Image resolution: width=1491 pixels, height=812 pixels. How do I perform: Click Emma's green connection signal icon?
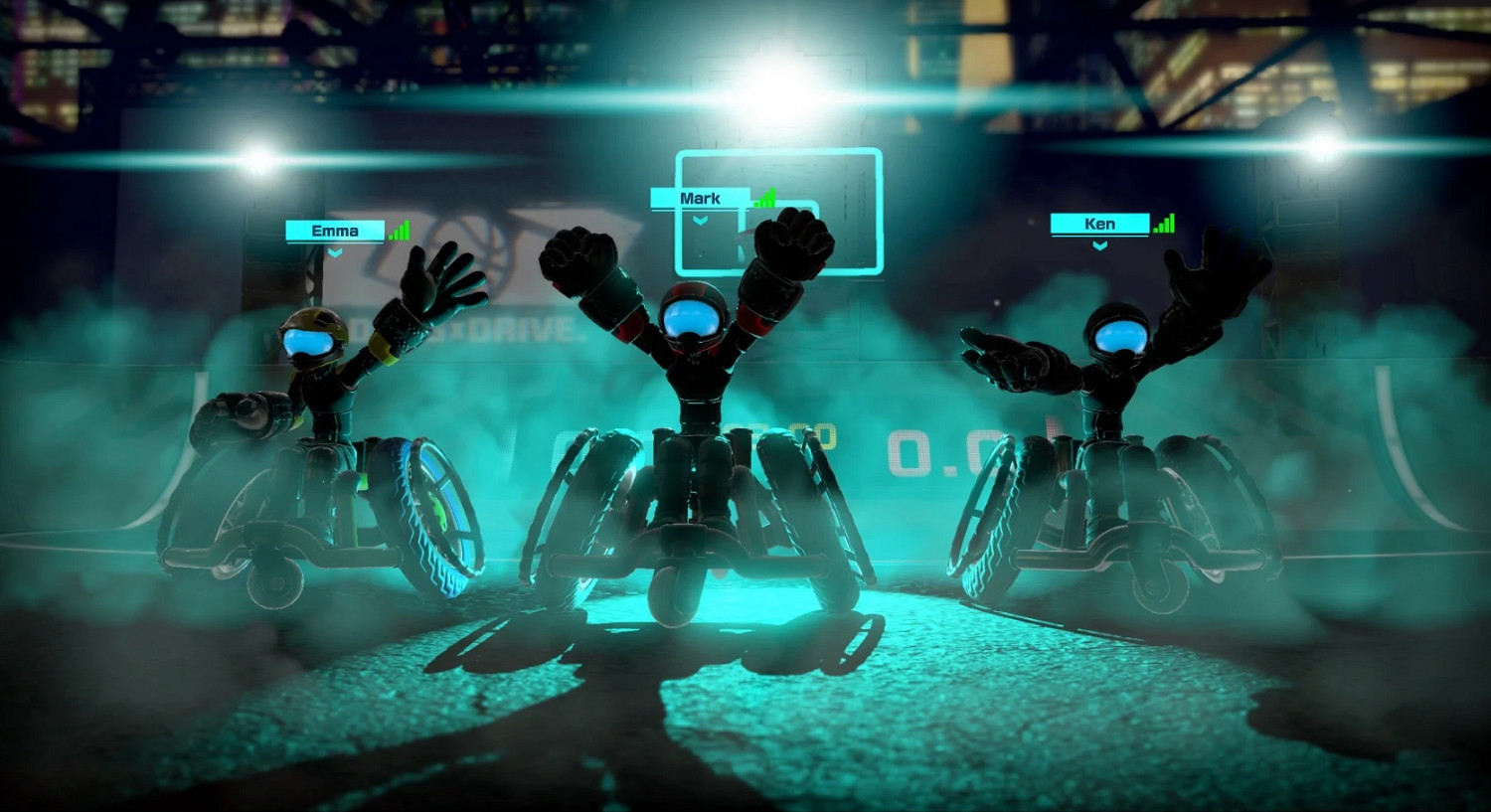(400, 231)
